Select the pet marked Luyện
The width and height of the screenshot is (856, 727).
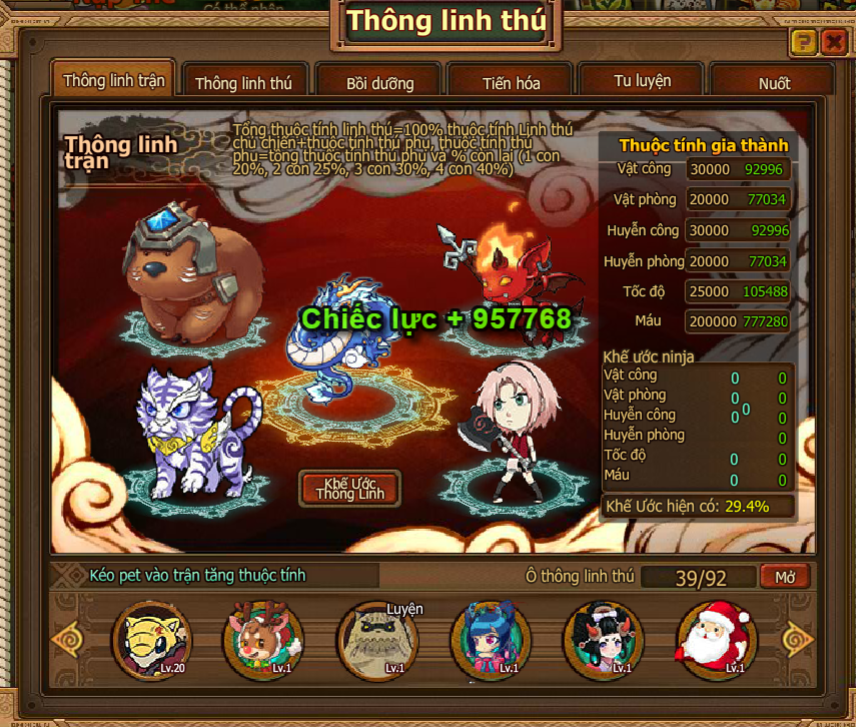coord(377,639)
